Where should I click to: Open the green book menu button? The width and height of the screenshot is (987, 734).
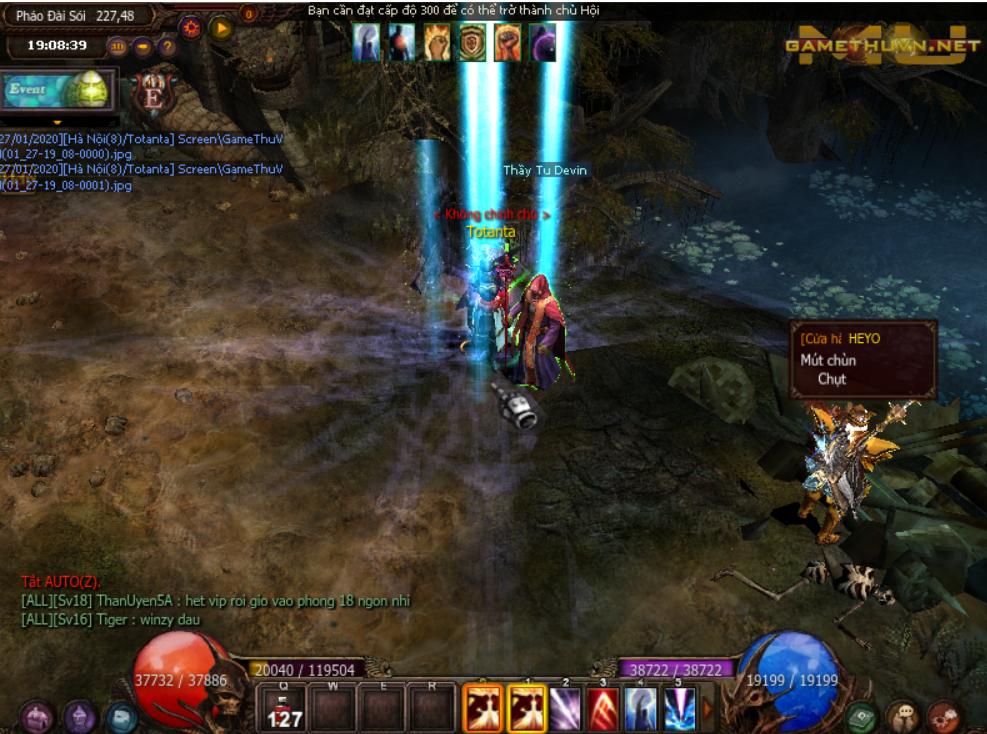(861, 717)
